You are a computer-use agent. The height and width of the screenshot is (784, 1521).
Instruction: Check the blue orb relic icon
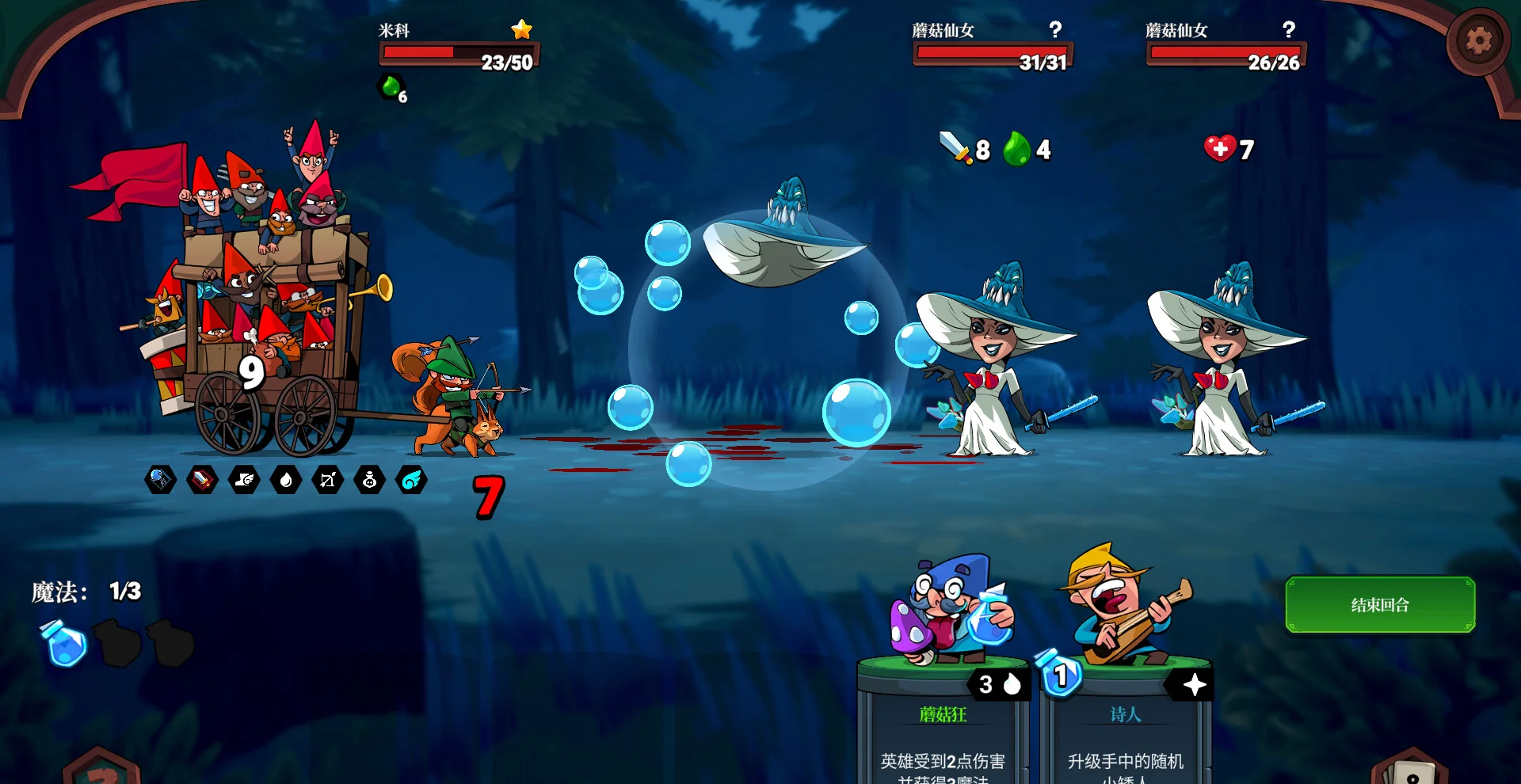coord(160,480)
